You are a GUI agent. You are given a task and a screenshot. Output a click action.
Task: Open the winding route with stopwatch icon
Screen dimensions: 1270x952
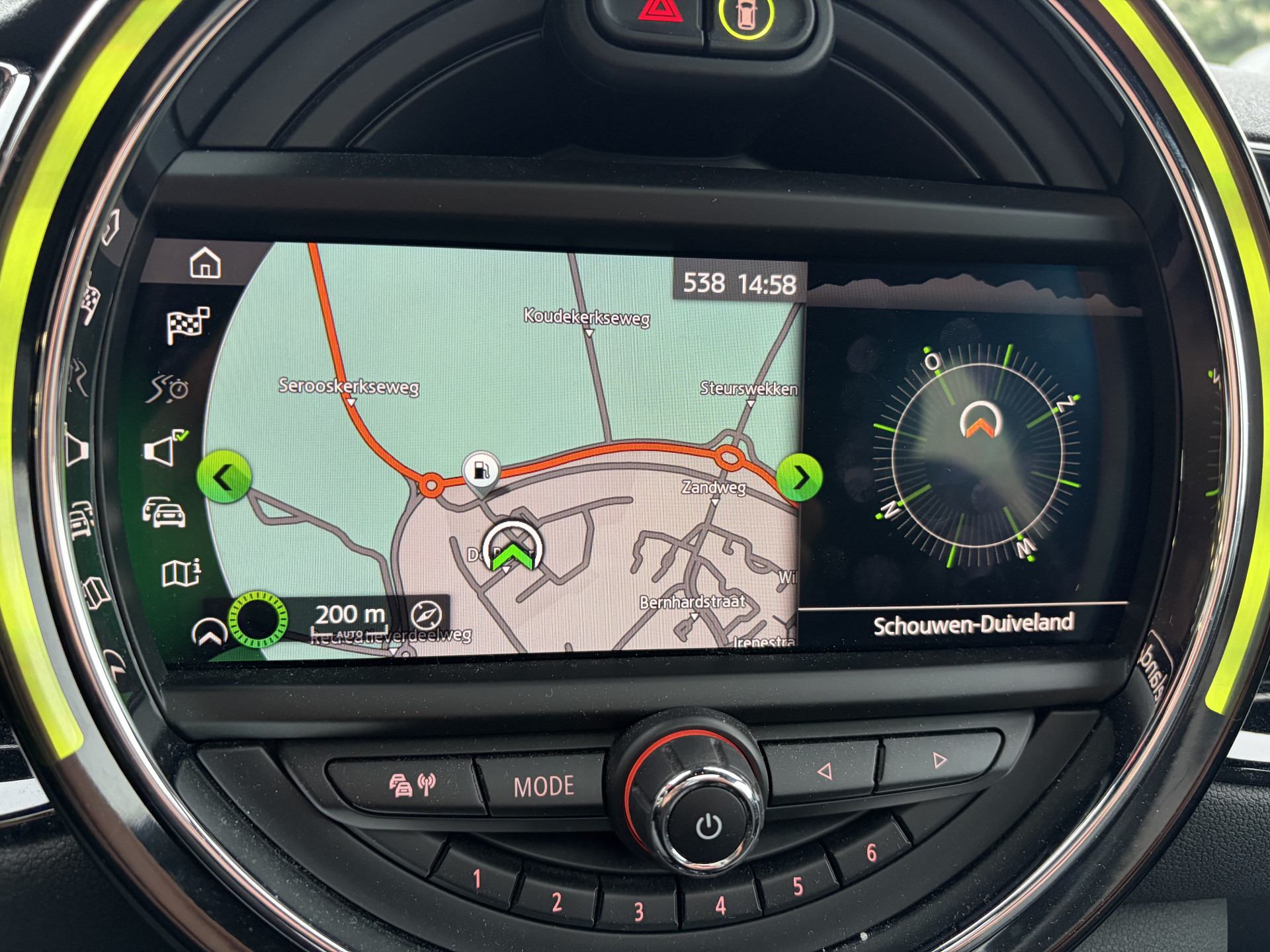click(x=168, y=388)
